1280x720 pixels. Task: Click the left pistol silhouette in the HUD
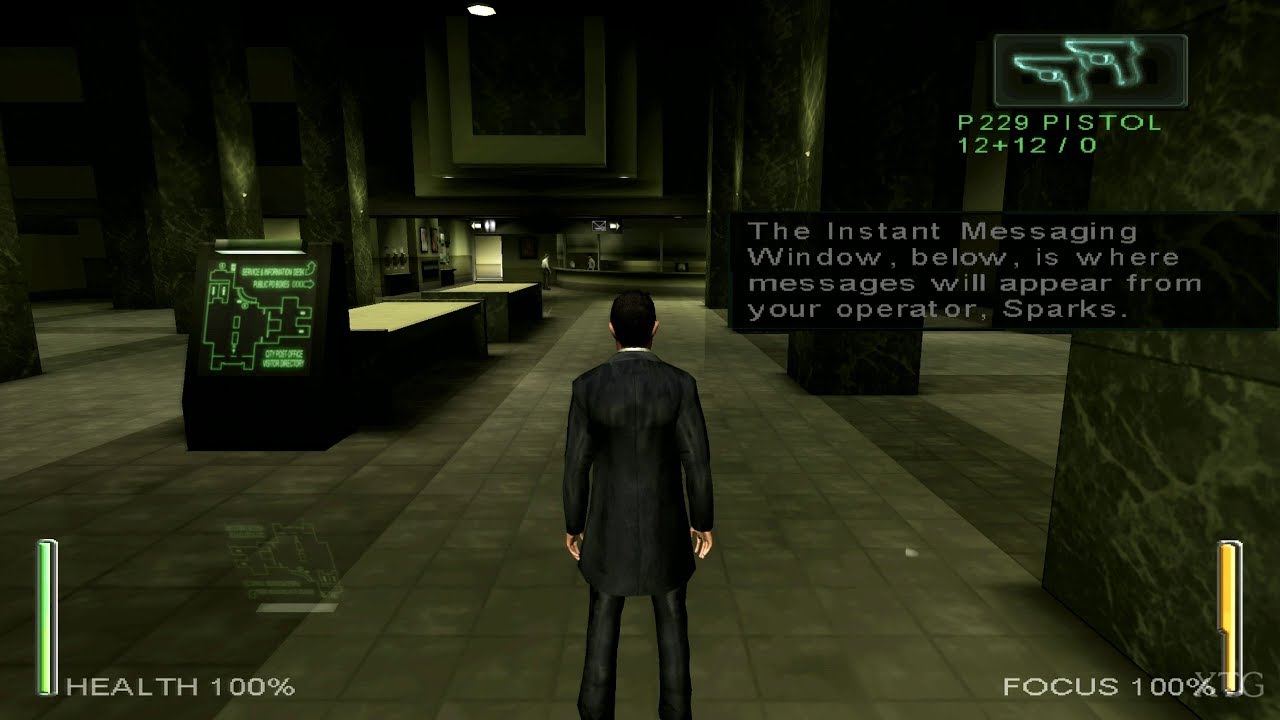point(1045,72)
